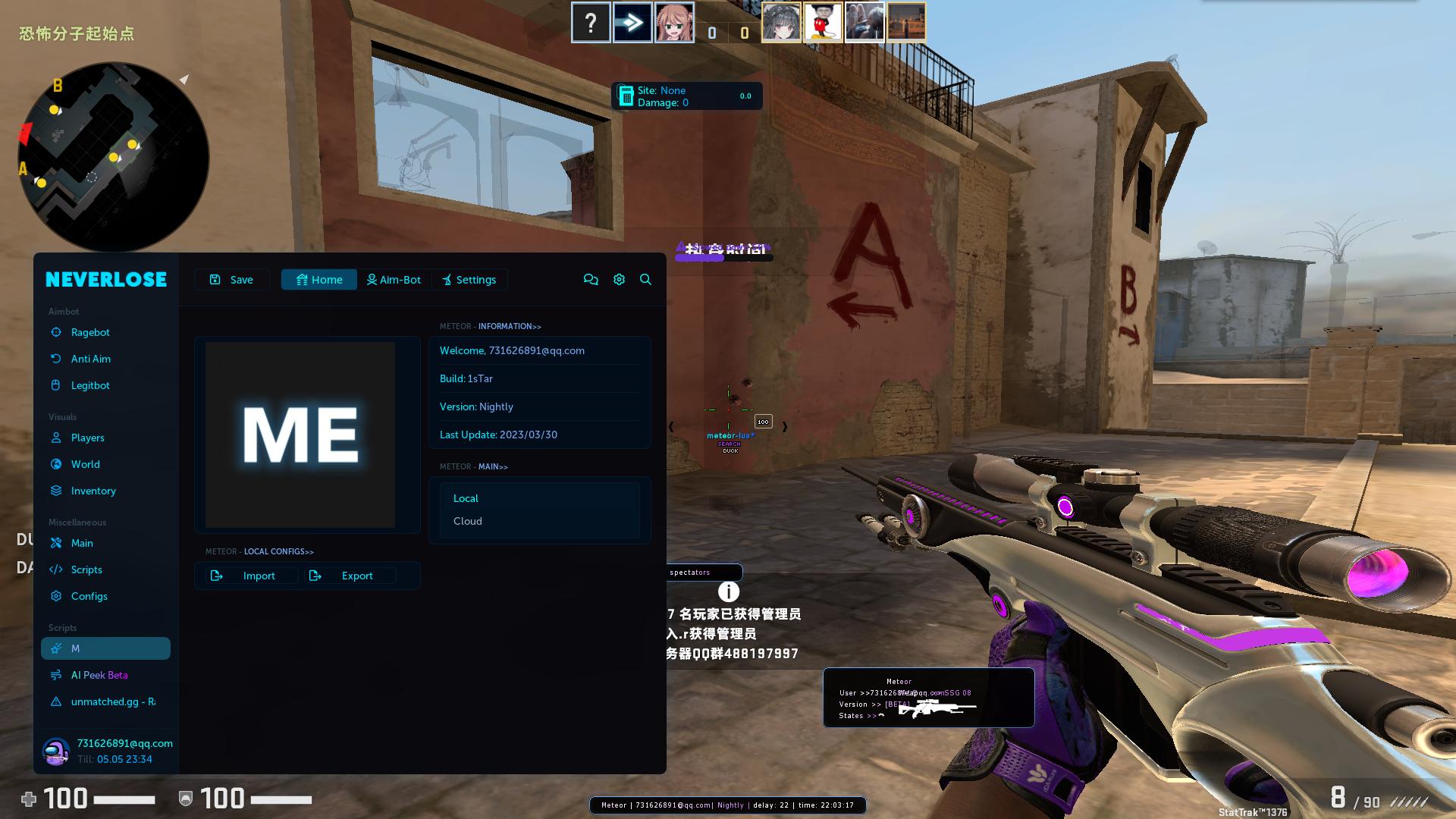Switch to the Aim-Bot tab
This screenshot has height=819, width=1456.
pos(394,279)
